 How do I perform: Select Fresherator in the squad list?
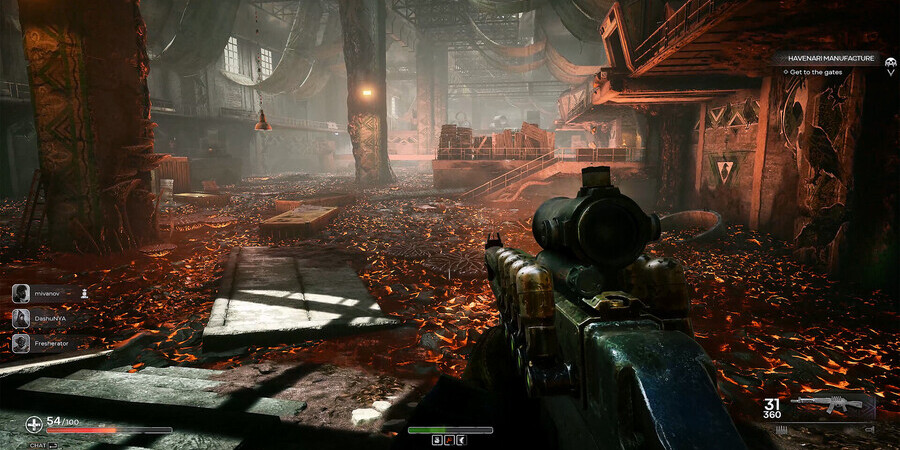(50, 343)
